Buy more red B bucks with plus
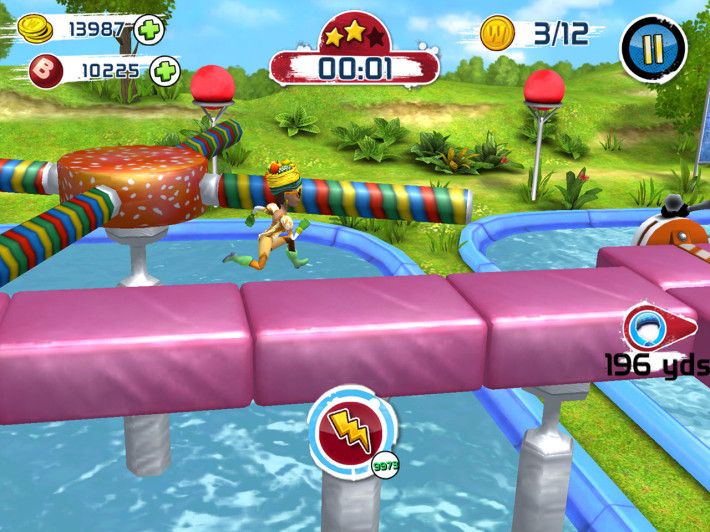The height and width of the screenshot is (532, 710). point(165,71)
